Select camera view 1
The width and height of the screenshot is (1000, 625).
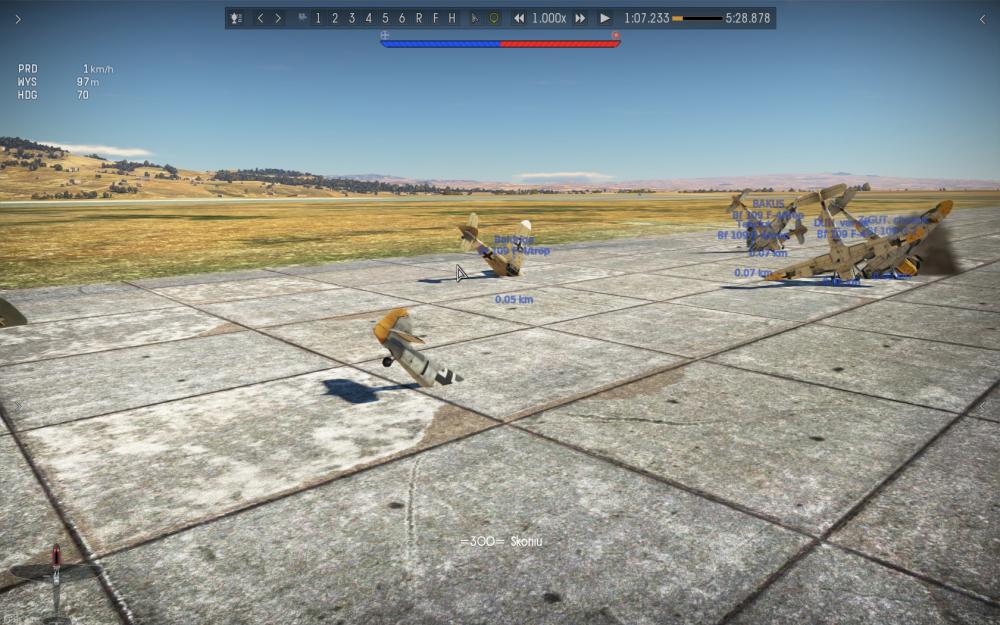[319, 18]
